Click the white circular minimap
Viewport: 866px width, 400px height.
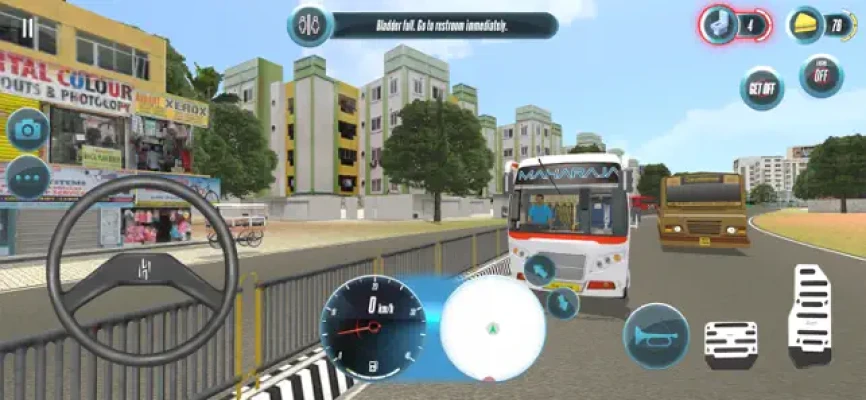492,328
